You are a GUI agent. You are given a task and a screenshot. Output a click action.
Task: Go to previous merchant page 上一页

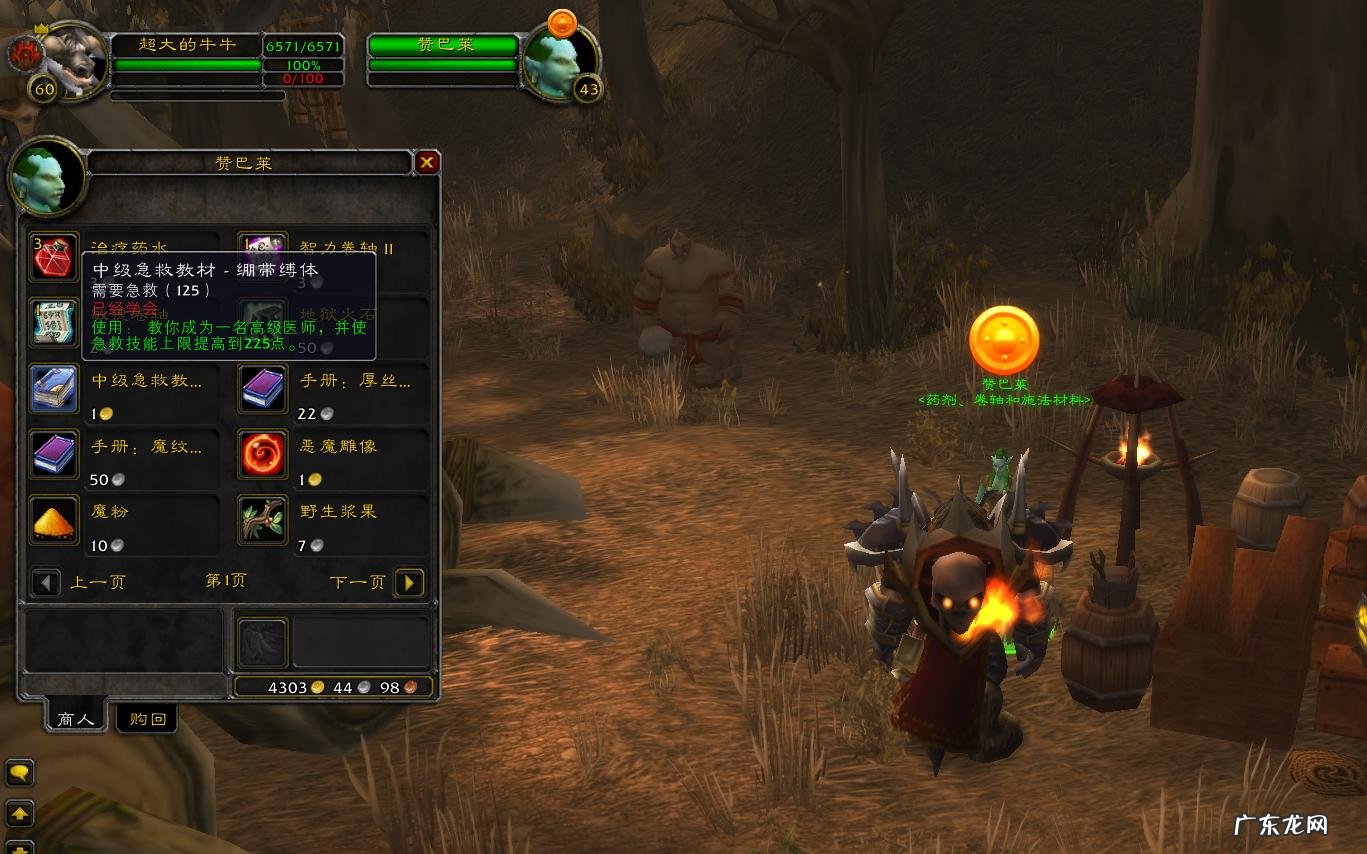[x=46, y=582]
